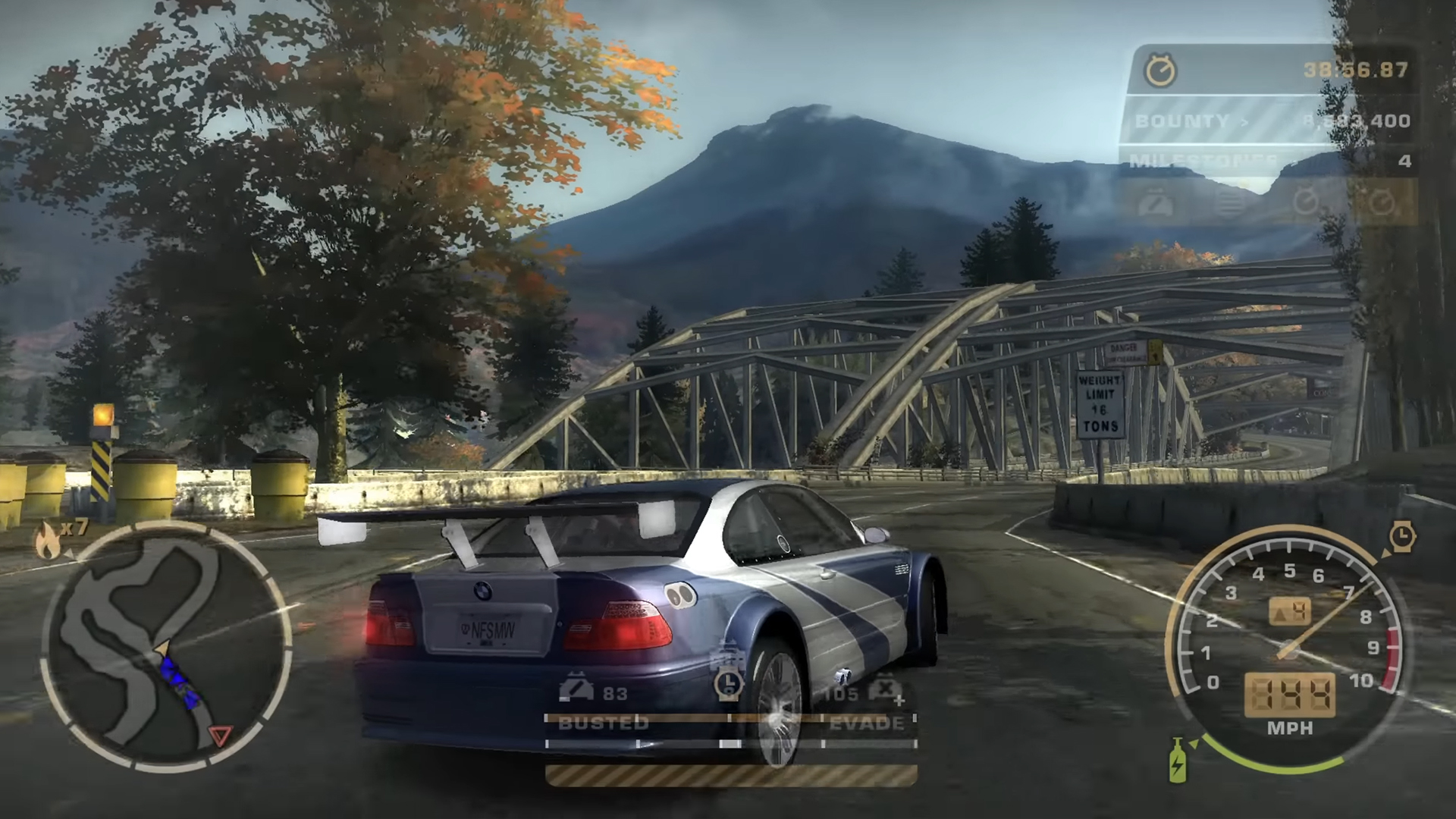Image resolution: width=1456 pixels, height=819 pixels.
Task: Click the pursuit timer stopwatch icon
Action: point(1160,71)
